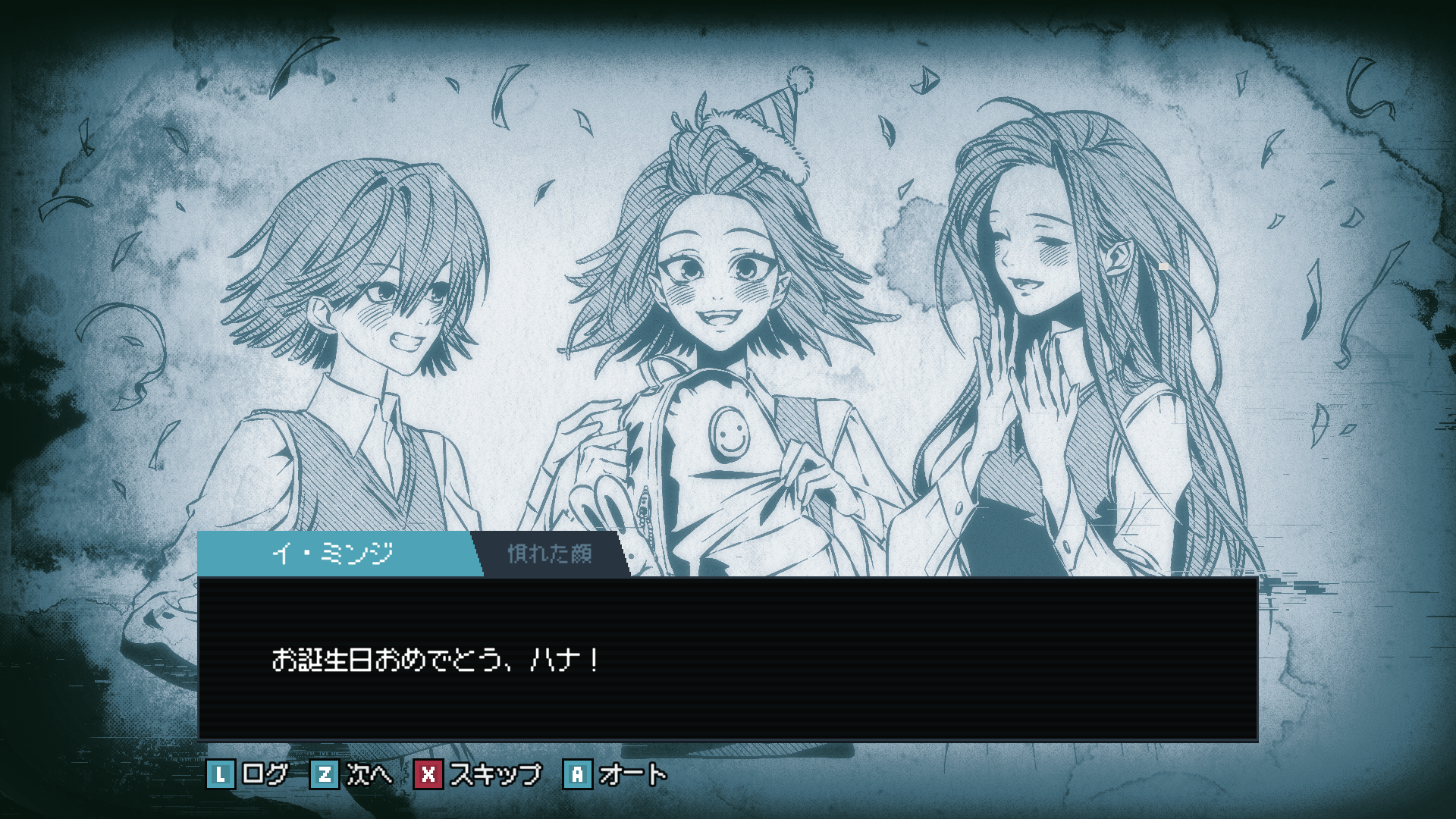Select the L key icon for the log
This screenshot has height=819, width=1456.
[221, 774]
